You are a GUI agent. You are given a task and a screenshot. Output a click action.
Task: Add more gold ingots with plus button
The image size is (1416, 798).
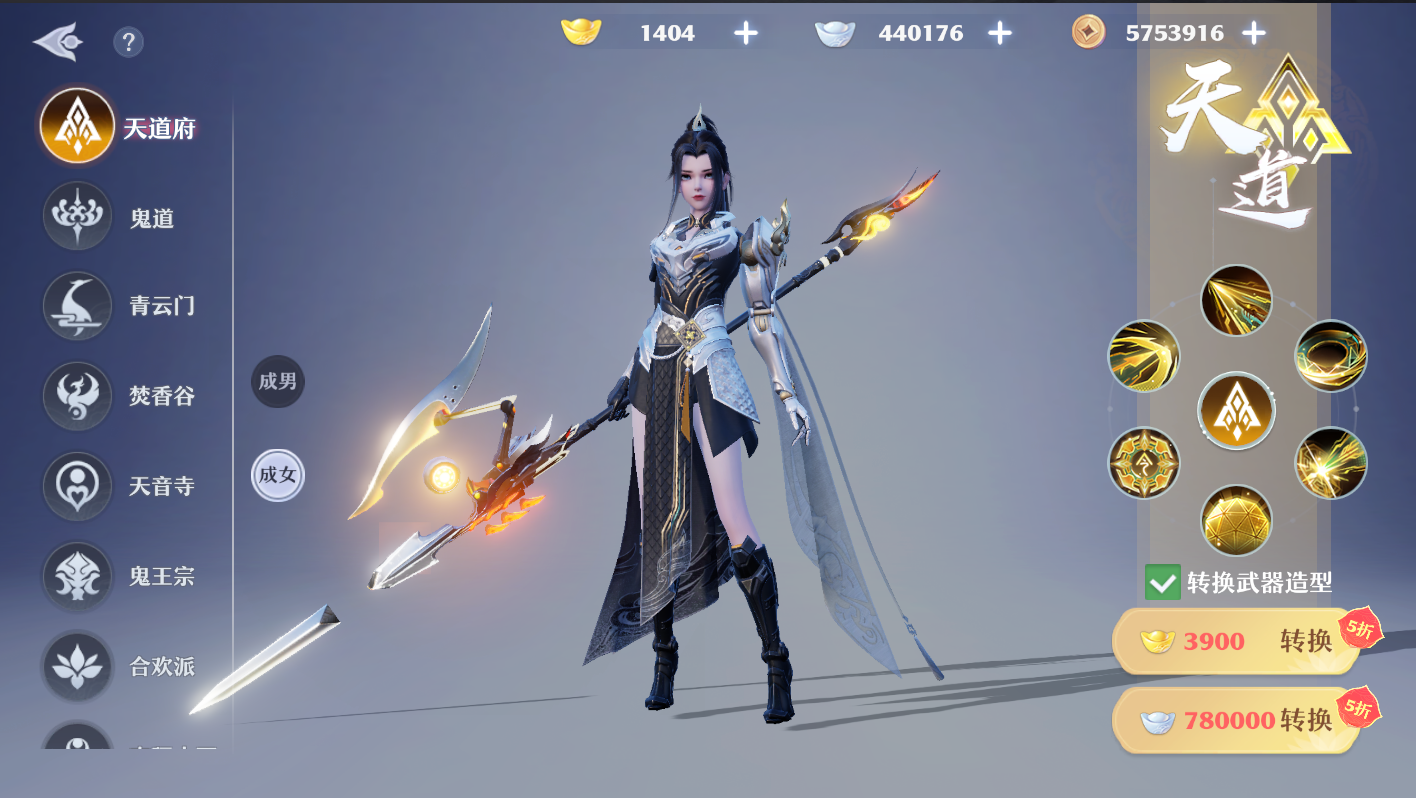coord(746,33)
